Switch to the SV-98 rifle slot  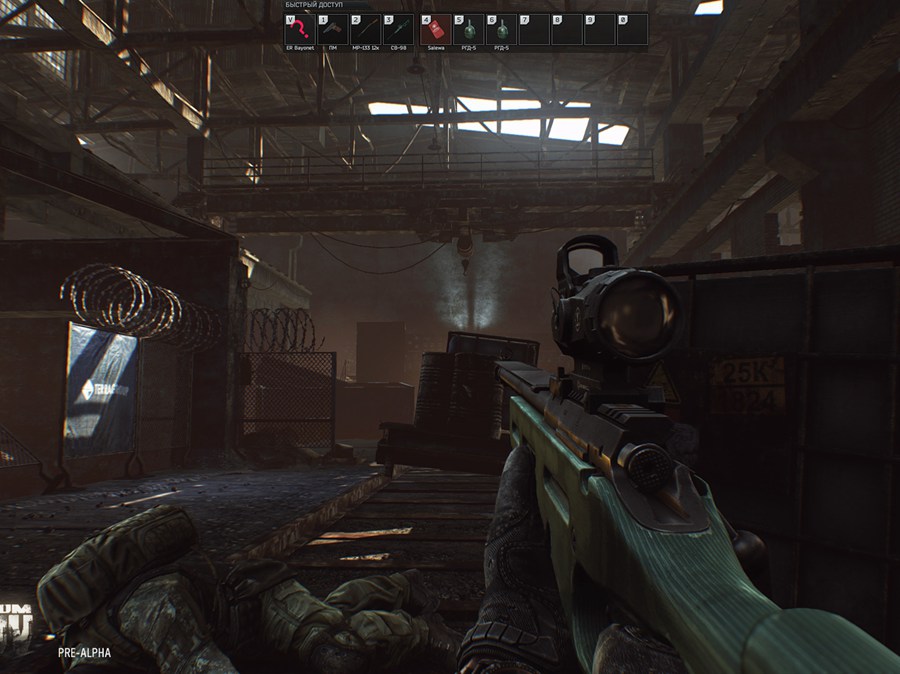(x=398, y=30)
